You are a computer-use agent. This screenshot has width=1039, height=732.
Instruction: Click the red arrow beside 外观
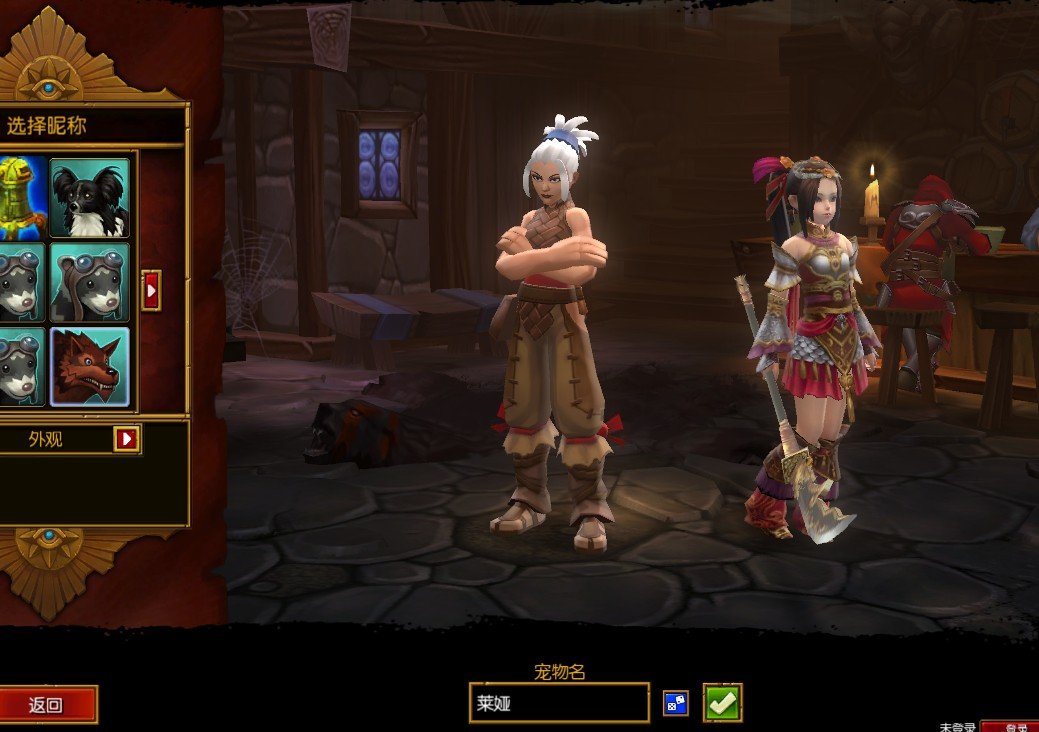point(127,438)
